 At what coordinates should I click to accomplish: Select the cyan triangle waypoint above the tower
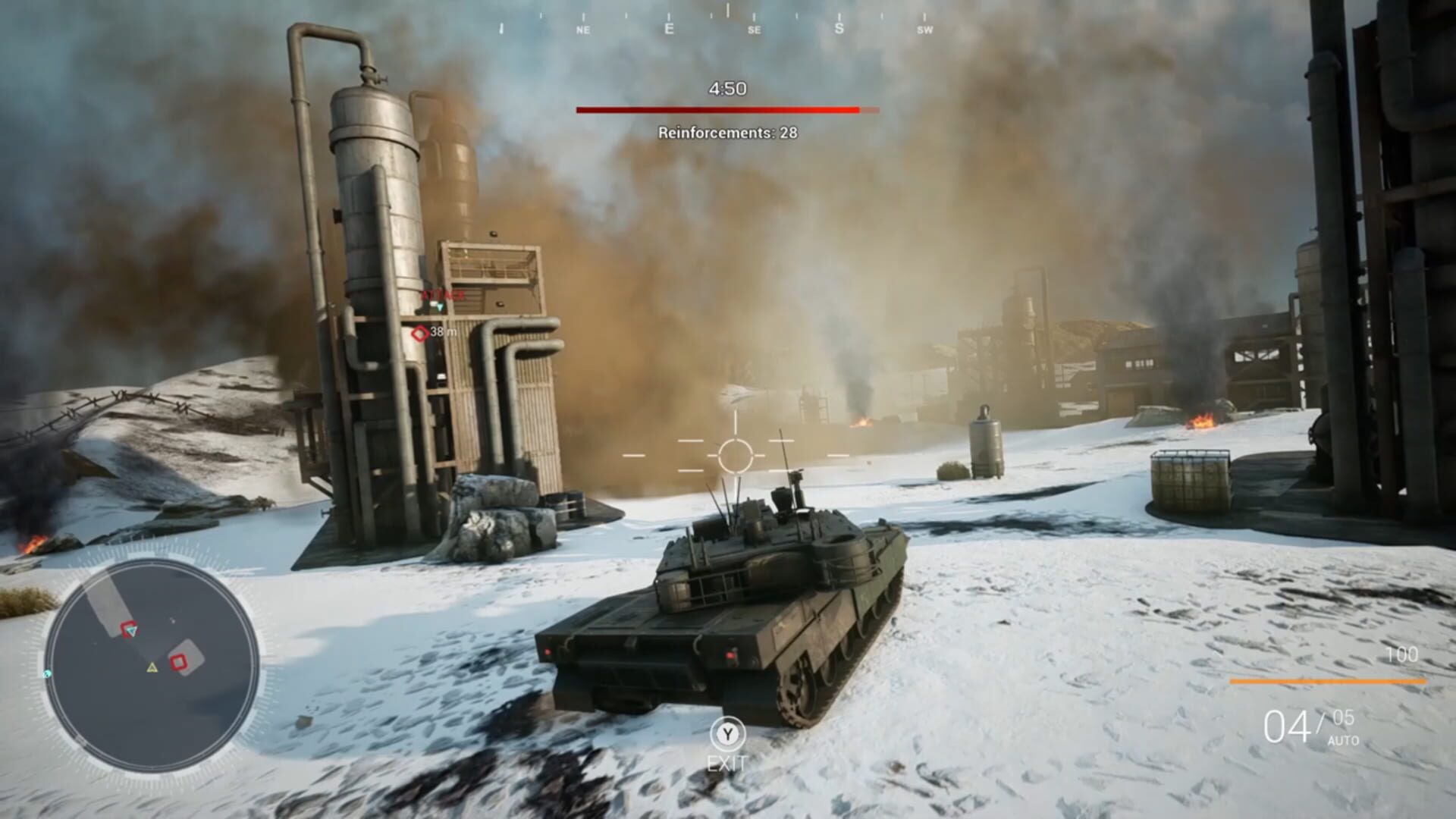440,306
